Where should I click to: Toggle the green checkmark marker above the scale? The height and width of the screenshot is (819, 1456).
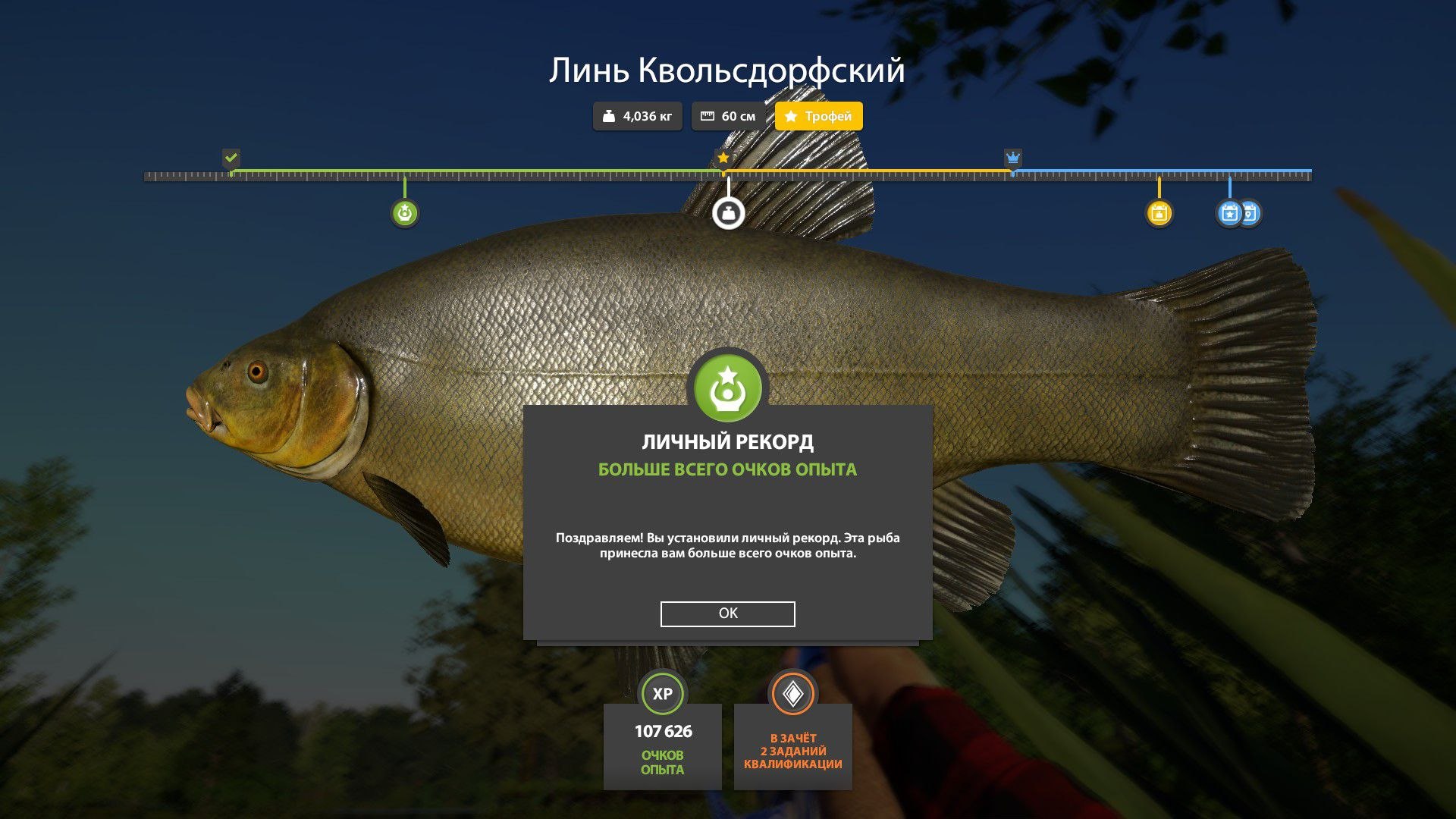click(x=231, y=158)
